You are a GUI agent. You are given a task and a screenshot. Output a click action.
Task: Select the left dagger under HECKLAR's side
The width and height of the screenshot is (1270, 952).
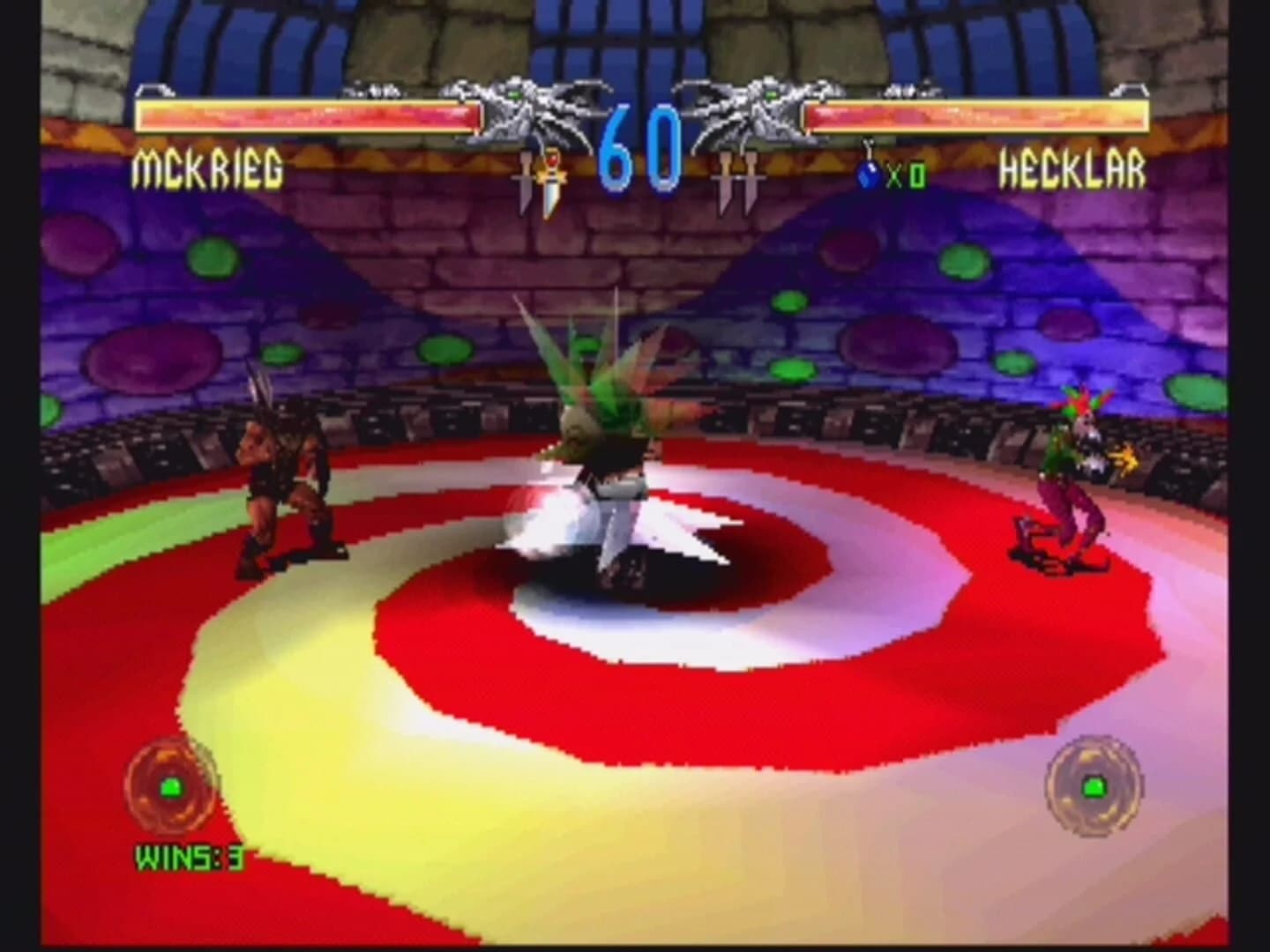[725, 176]
